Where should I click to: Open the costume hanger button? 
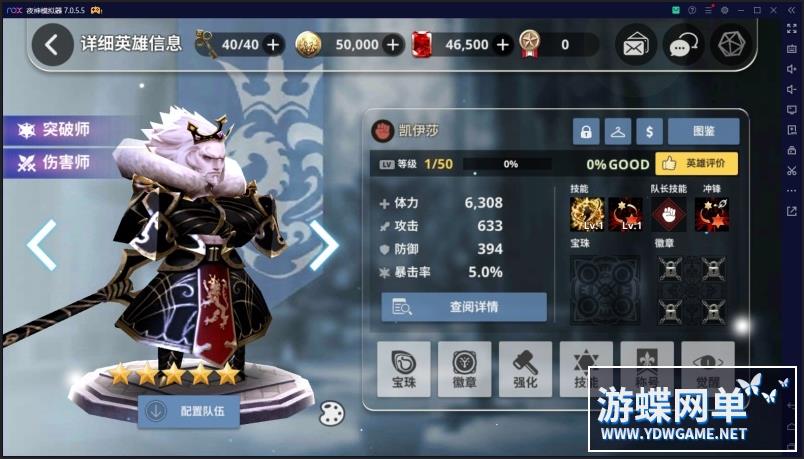point(618,131)
